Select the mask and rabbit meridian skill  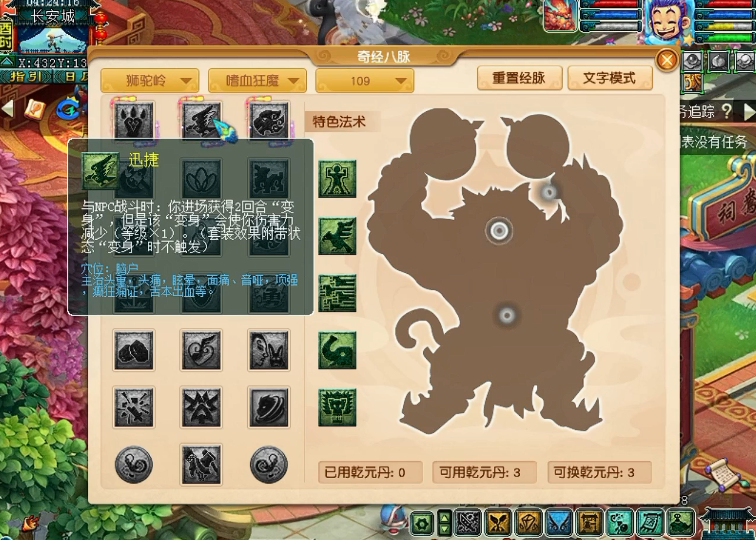[268, 349]
